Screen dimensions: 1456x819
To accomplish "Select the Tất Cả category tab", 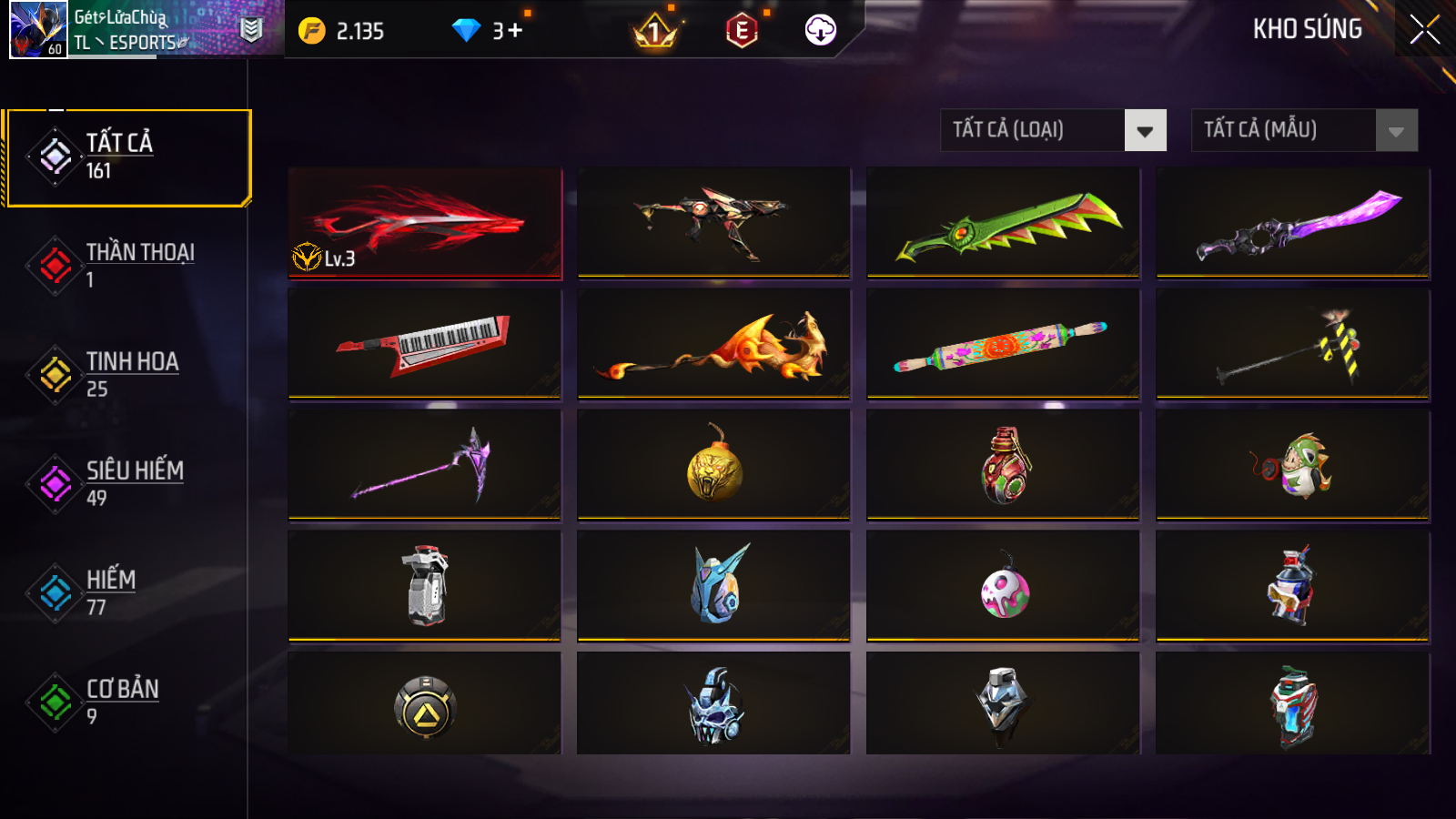I will tap(127, 157).
